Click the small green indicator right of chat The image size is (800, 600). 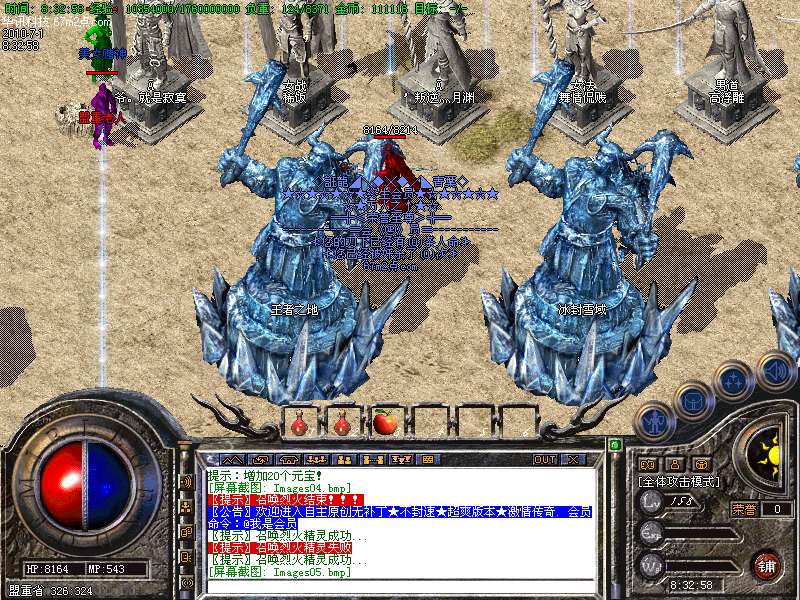pyautogui.click(x=614, y=444)
